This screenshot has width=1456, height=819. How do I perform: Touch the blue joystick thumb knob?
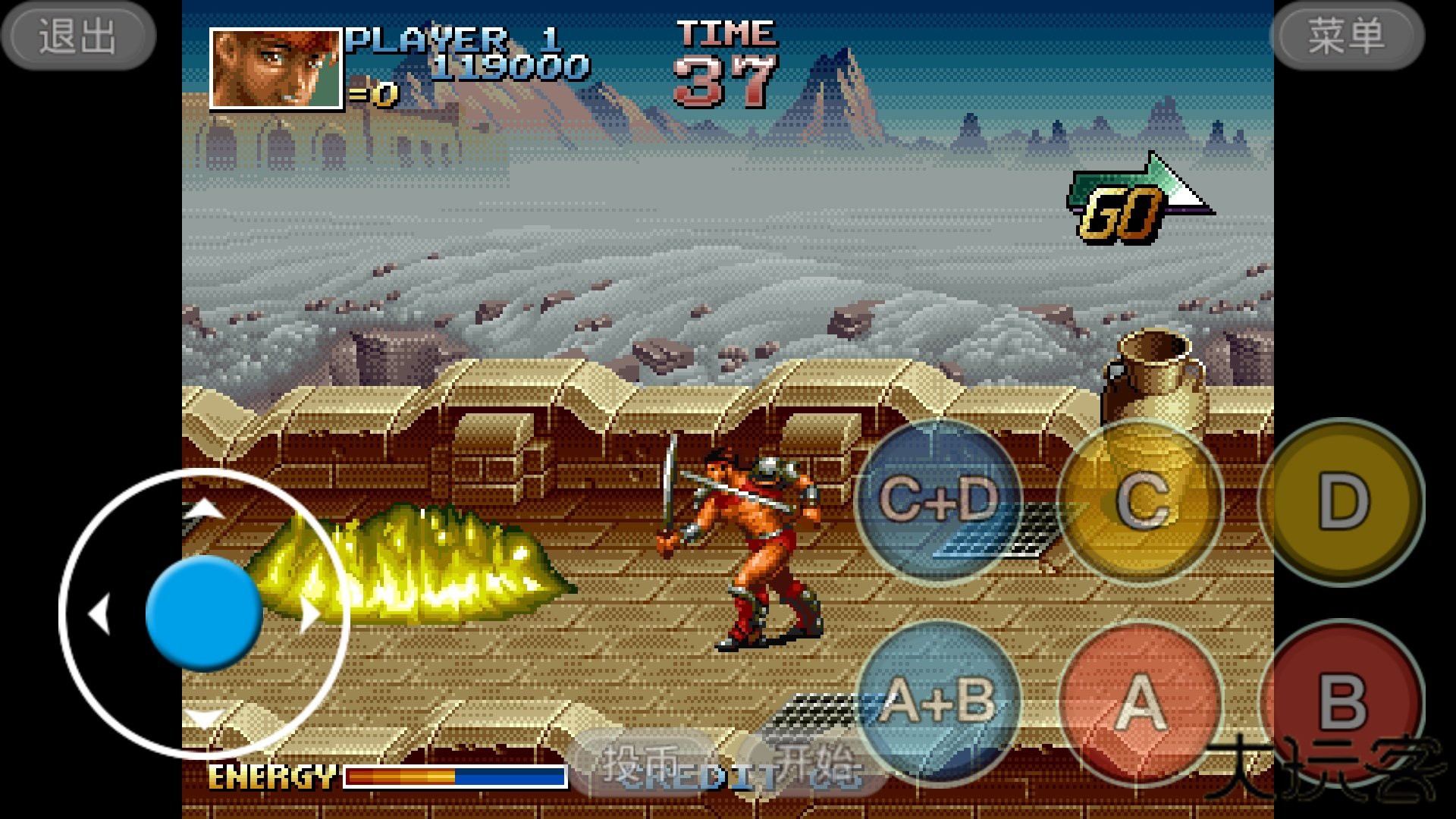(x=203, y=613)
